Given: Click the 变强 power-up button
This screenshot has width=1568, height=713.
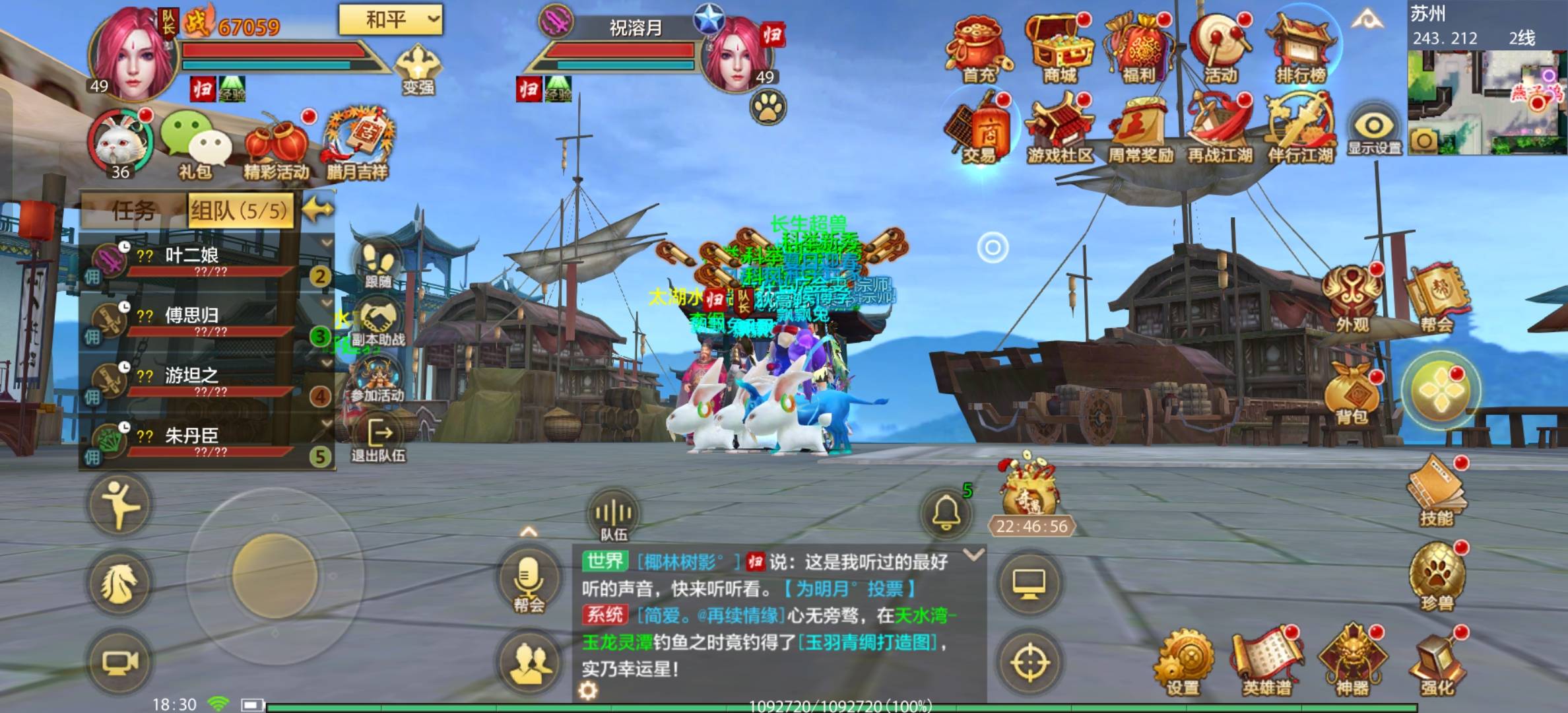Looking at the screenshot, I should click(x=418, y=69).
